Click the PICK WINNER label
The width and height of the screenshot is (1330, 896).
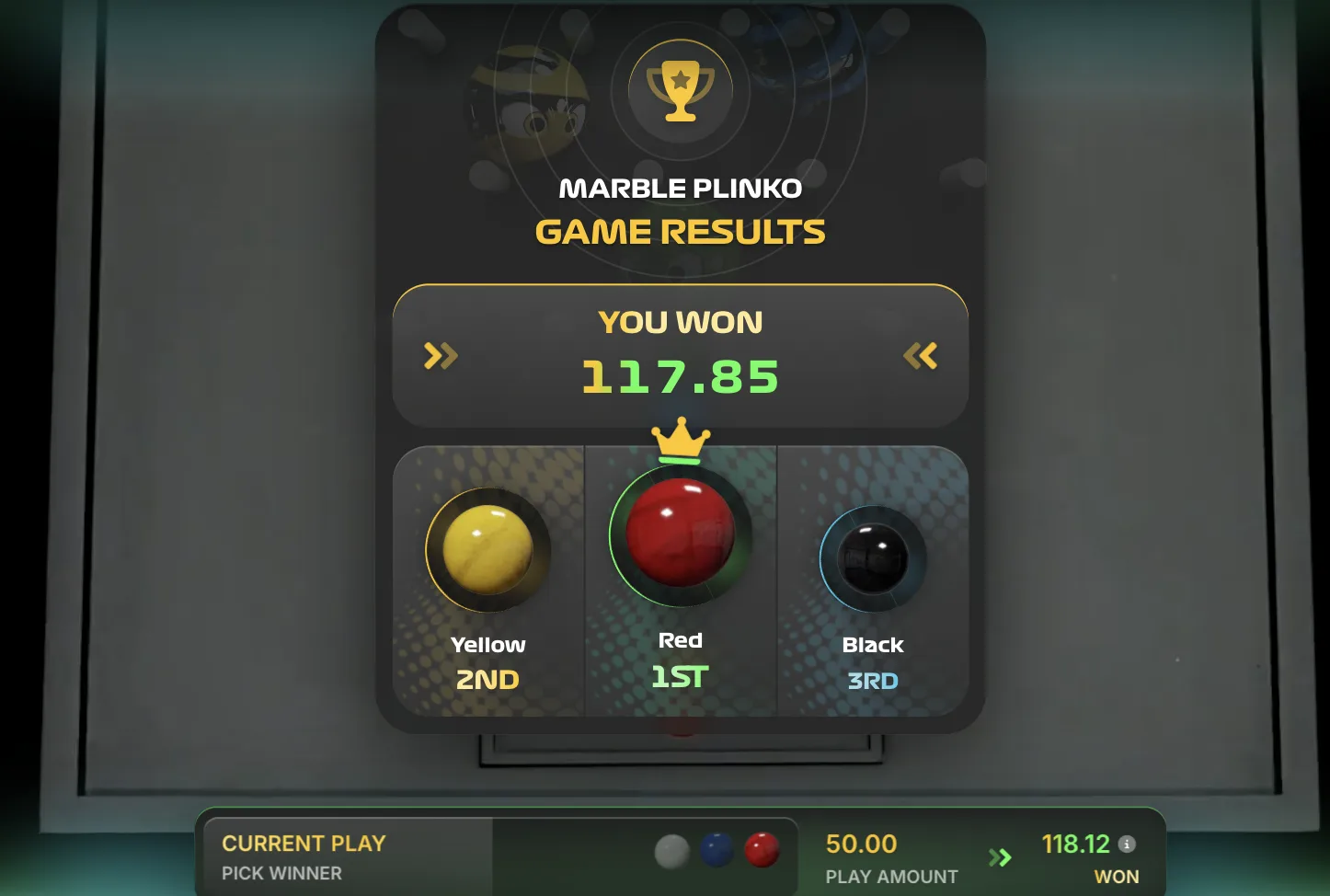pos(284,874)
